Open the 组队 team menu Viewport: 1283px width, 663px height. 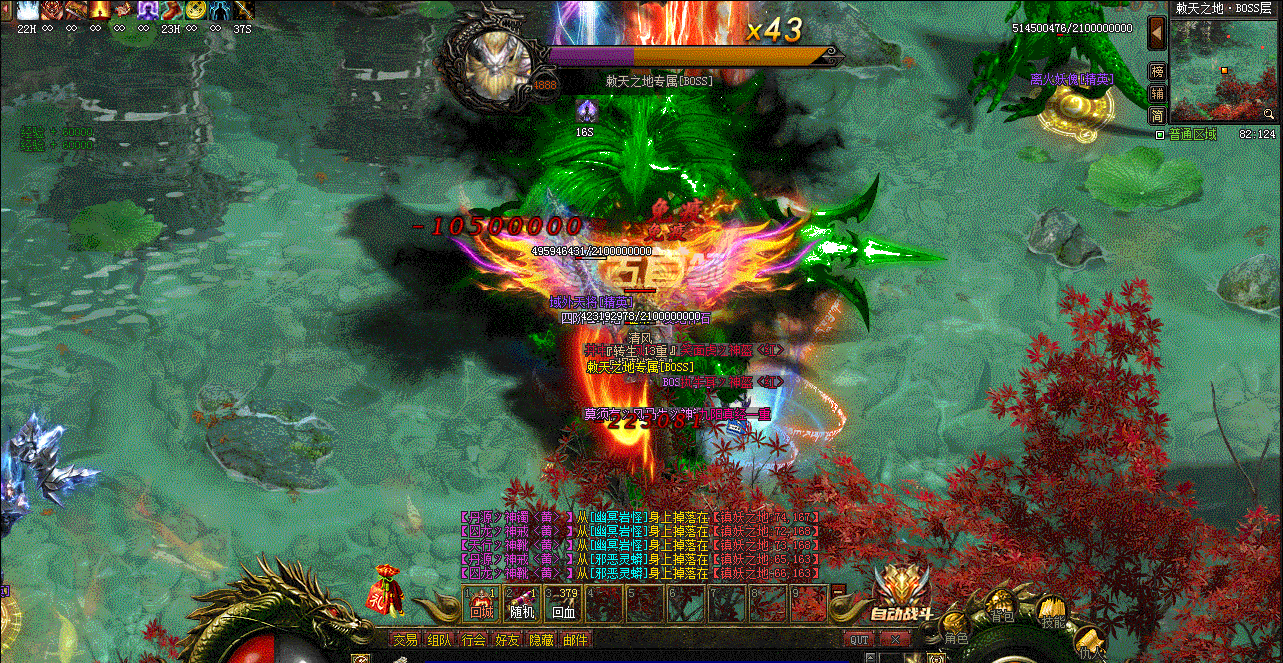439,640
